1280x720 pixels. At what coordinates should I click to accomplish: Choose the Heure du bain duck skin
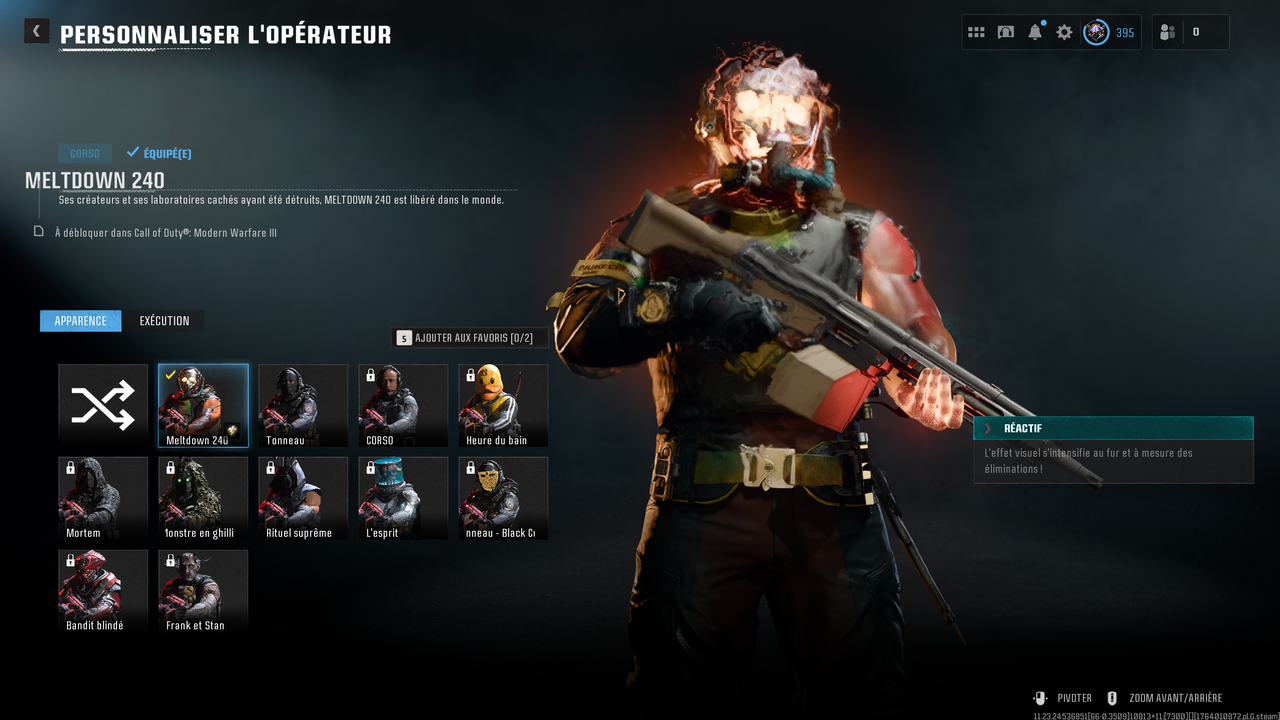point(503,405)
